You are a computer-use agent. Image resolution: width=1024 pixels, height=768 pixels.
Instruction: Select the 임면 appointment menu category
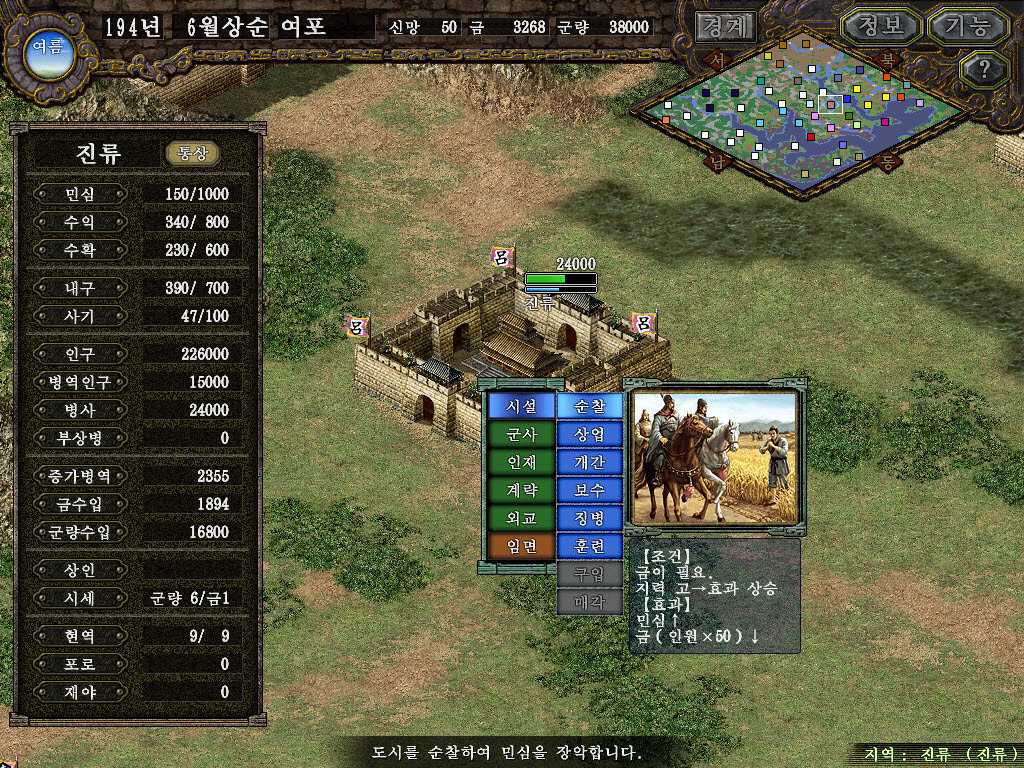tap(521, 547)
